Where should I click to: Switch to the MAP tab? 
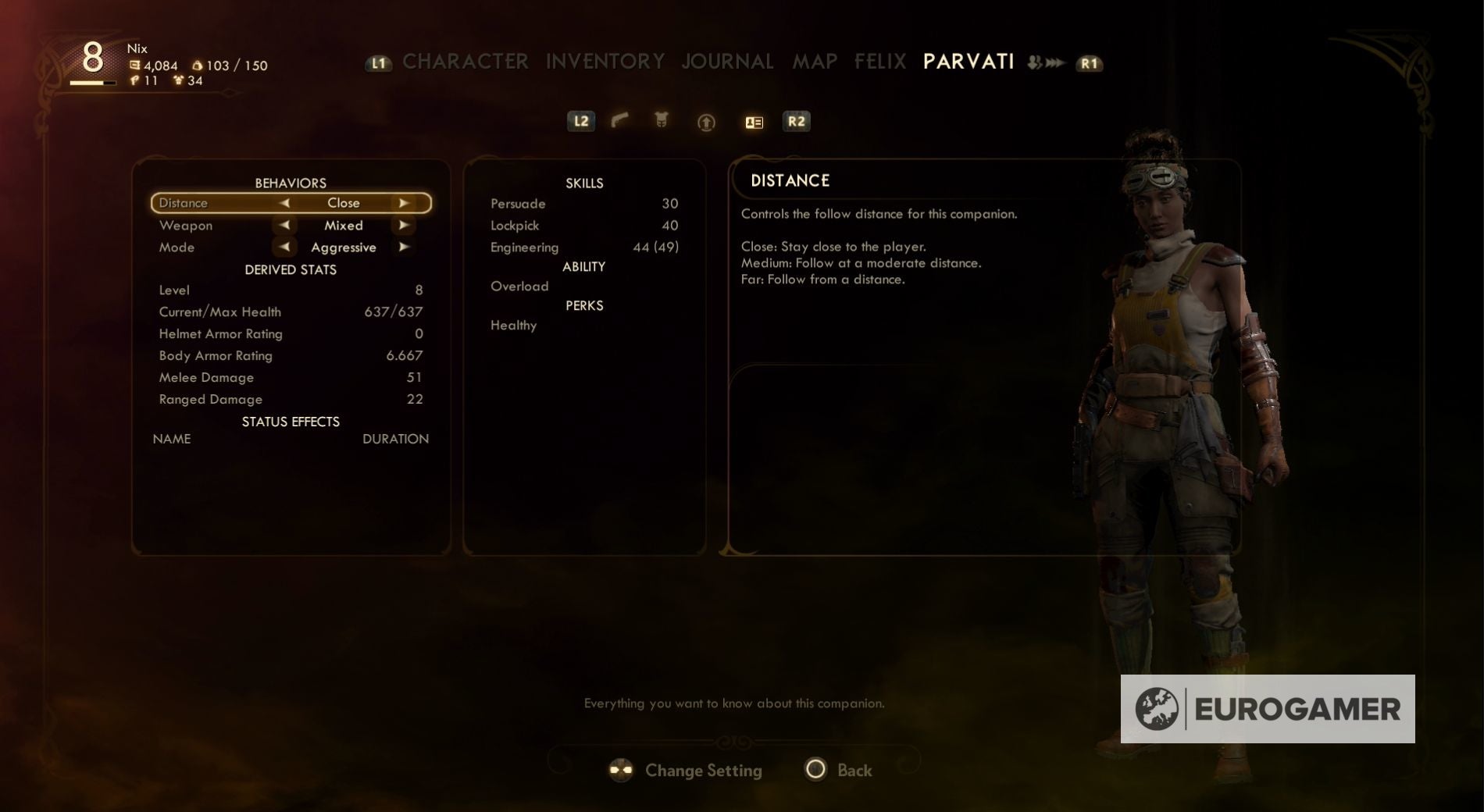coord(815,62)
